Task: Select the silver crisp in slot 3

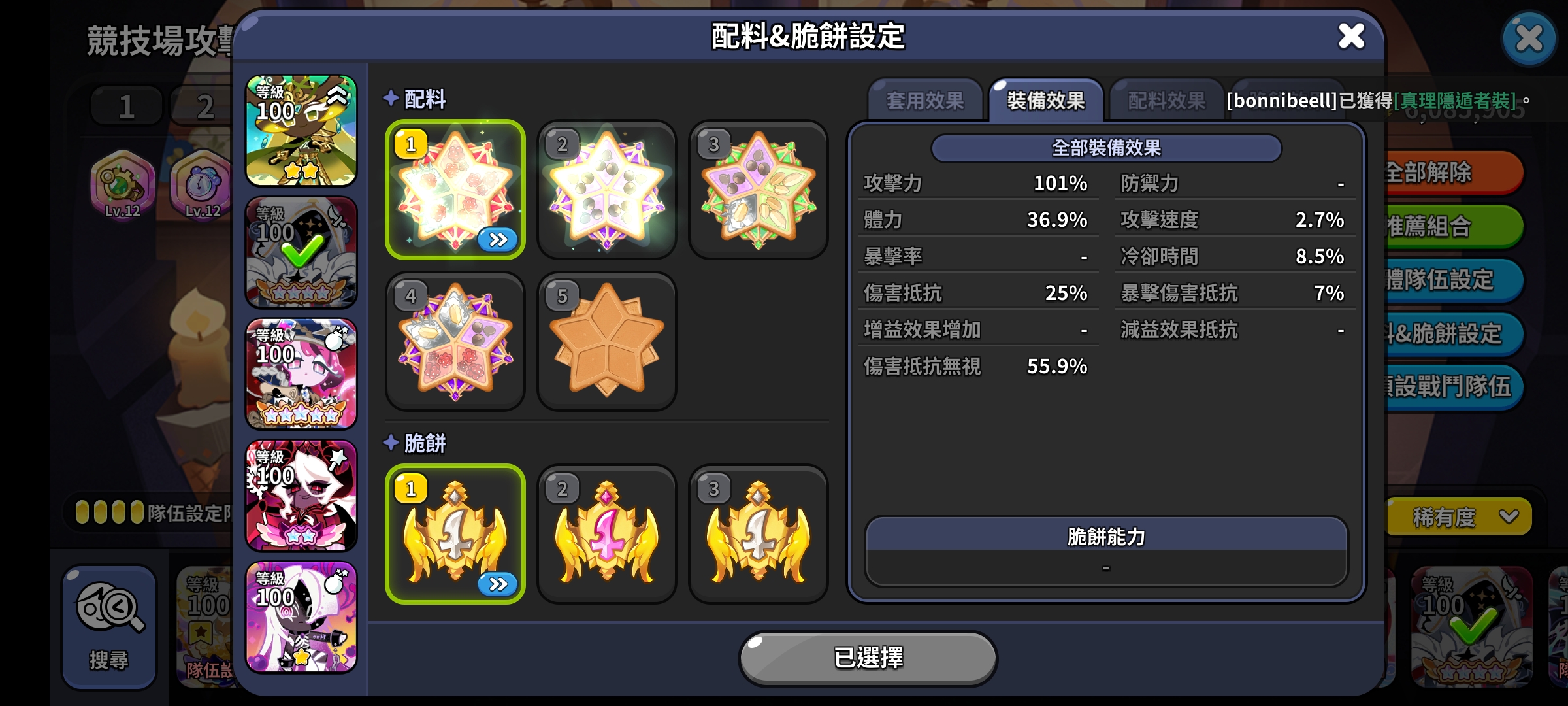Action: click(758, 533)
